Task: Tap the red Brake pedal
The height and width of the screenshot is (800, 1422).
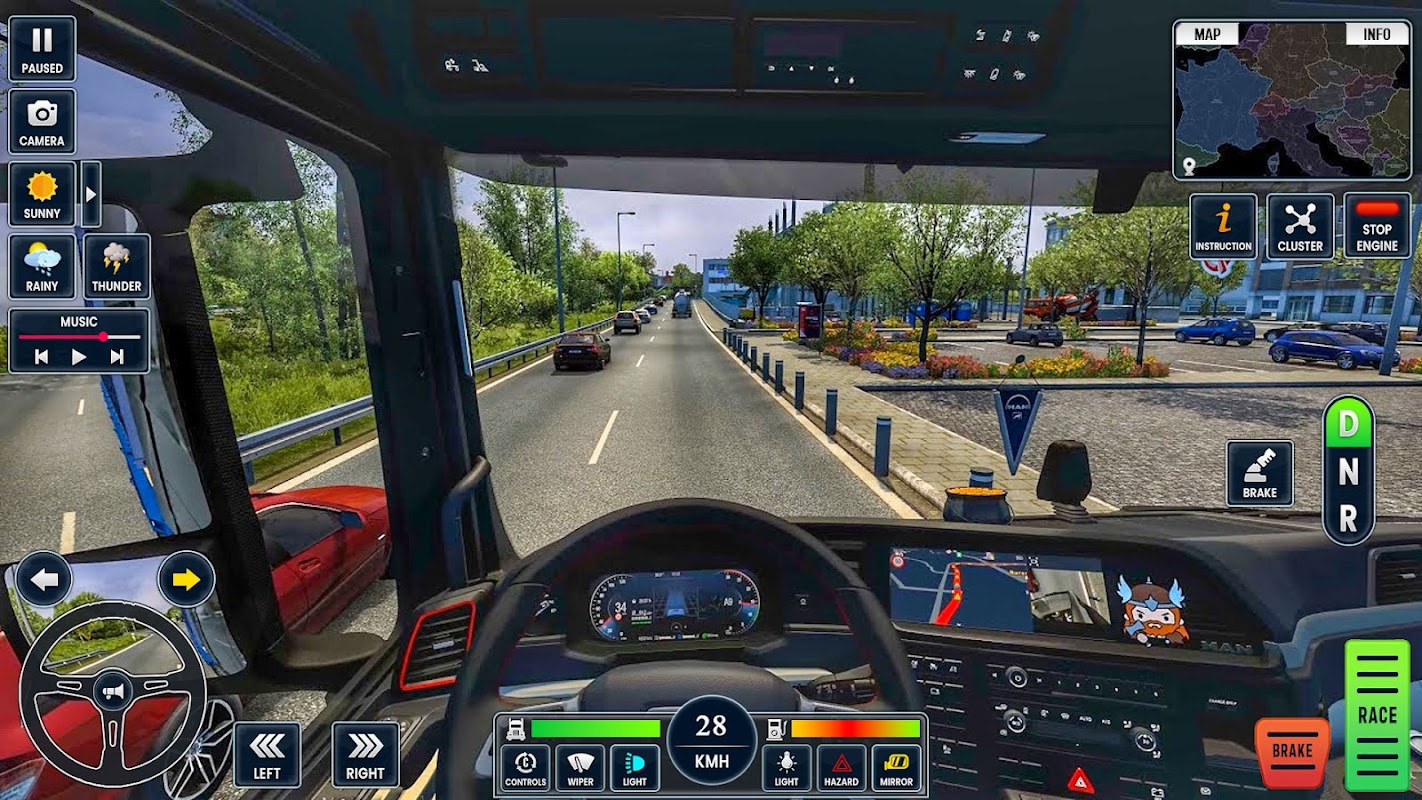Action: click(x=1292, y=752)
